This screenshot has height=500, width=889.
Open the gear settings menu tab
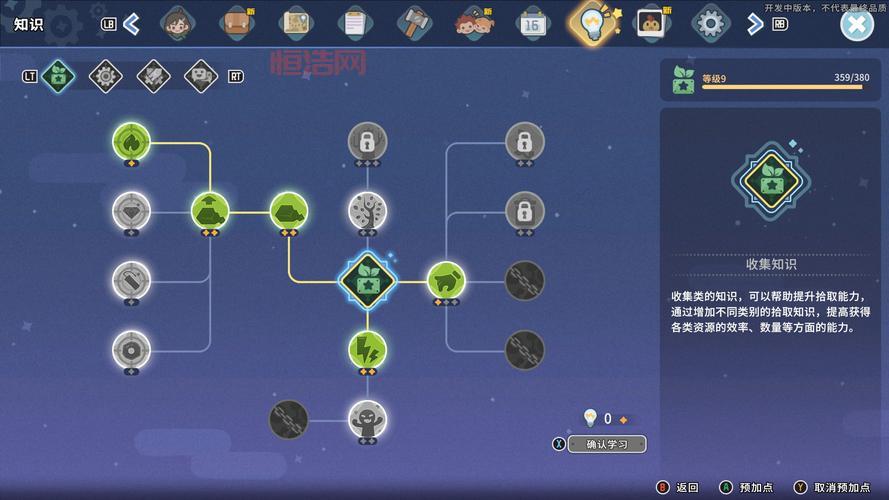pyautogui.click(x=710, y=22)
